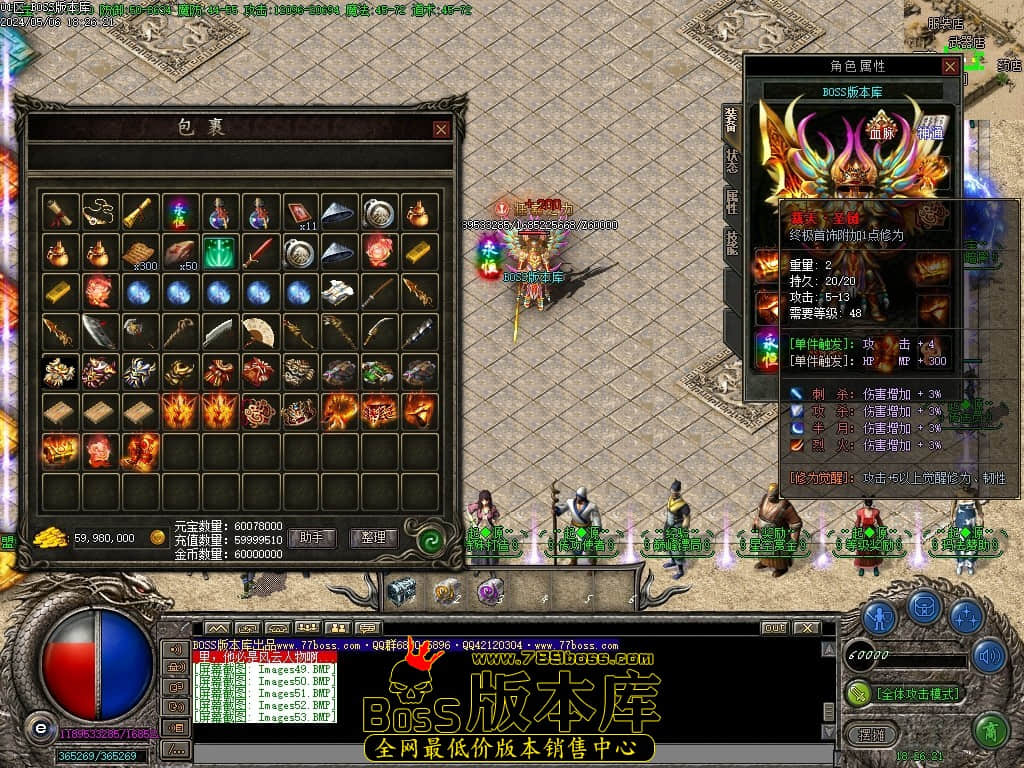Click the treasure chest icon on the hotbar
Image resolution: width=1024 pixels, height=768 pixels.
[x=401, y=591]
